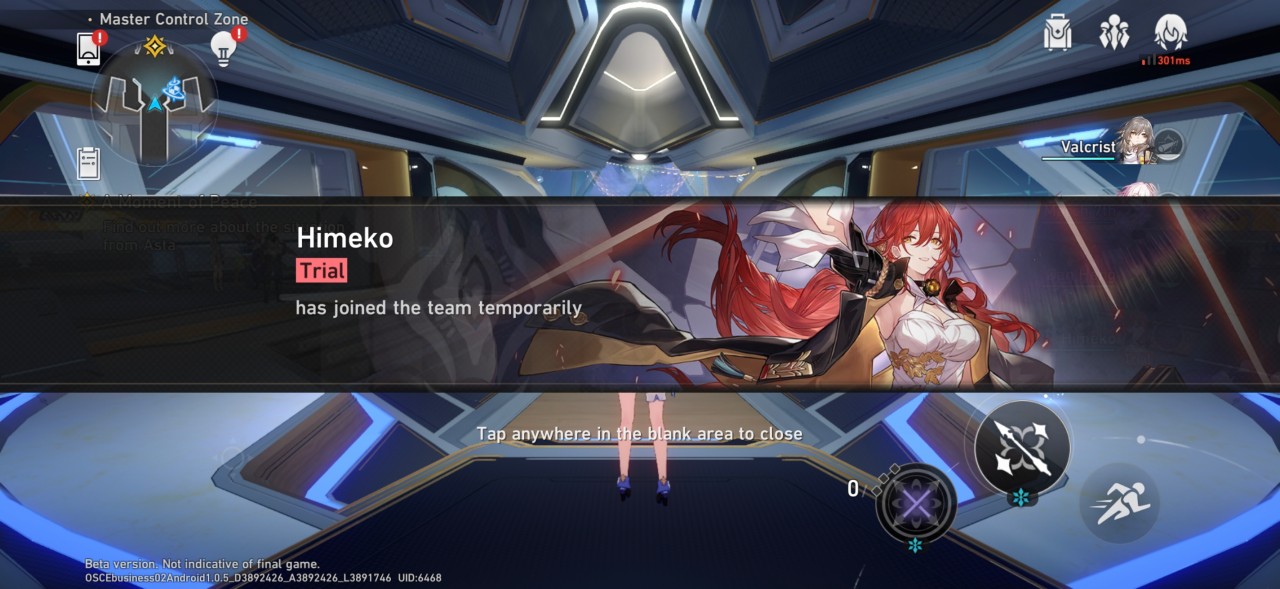
Task: Open the team lineup icon
Action: coord(1113,34)
